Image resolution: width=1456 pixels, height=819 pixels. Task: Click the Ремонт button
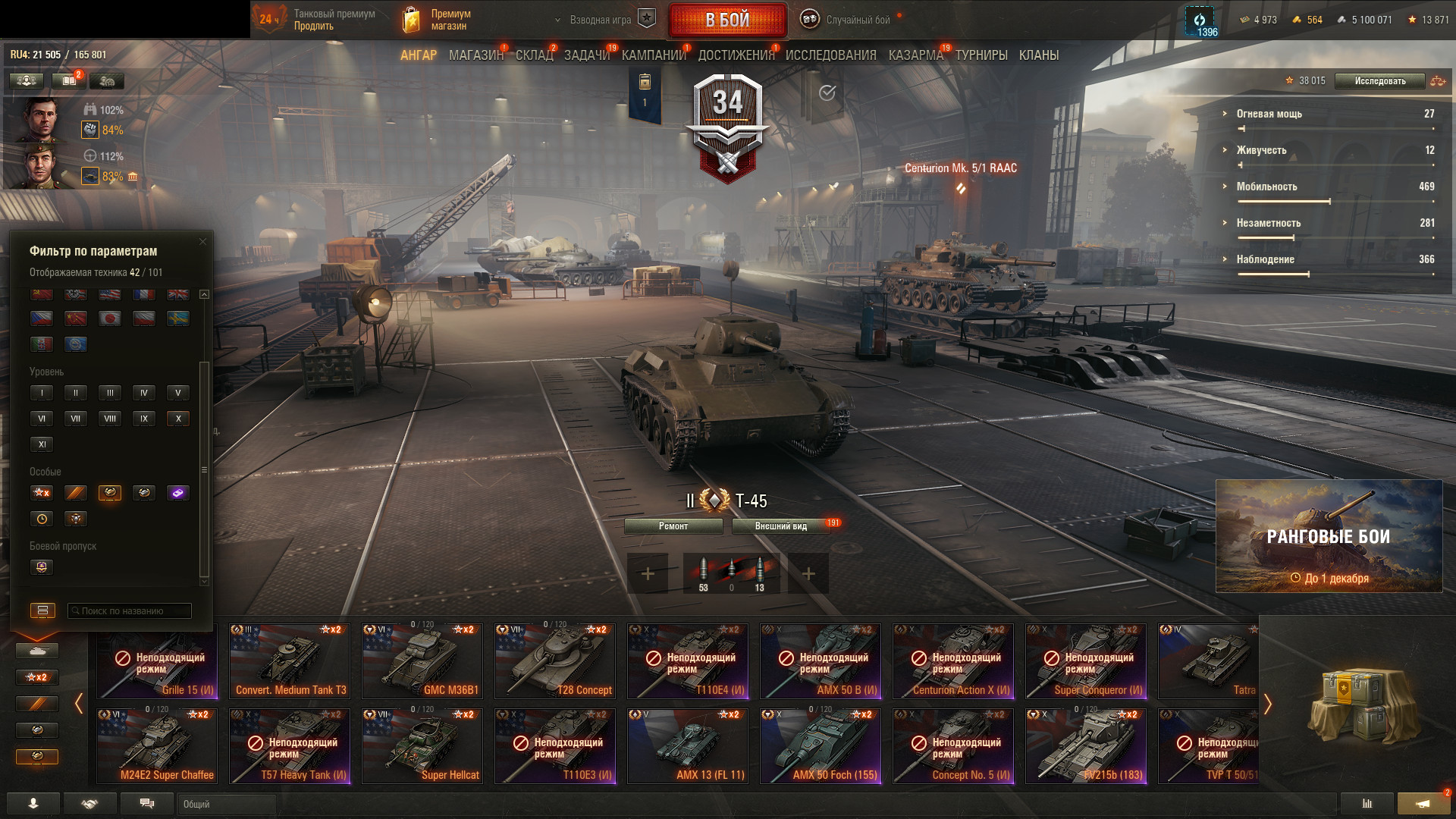point(673,526)
